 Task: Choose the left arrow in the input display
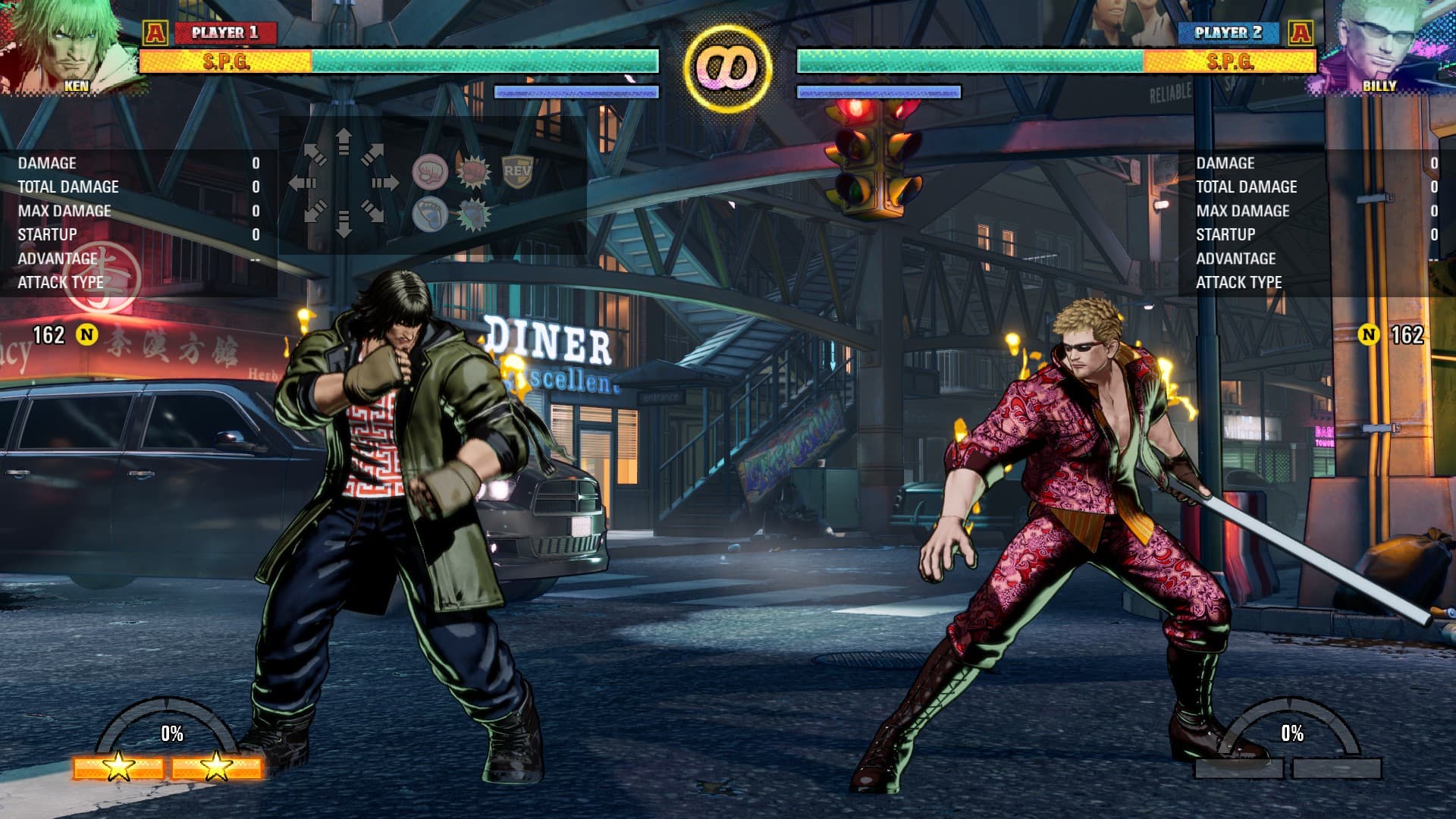[x=303, y=183]
